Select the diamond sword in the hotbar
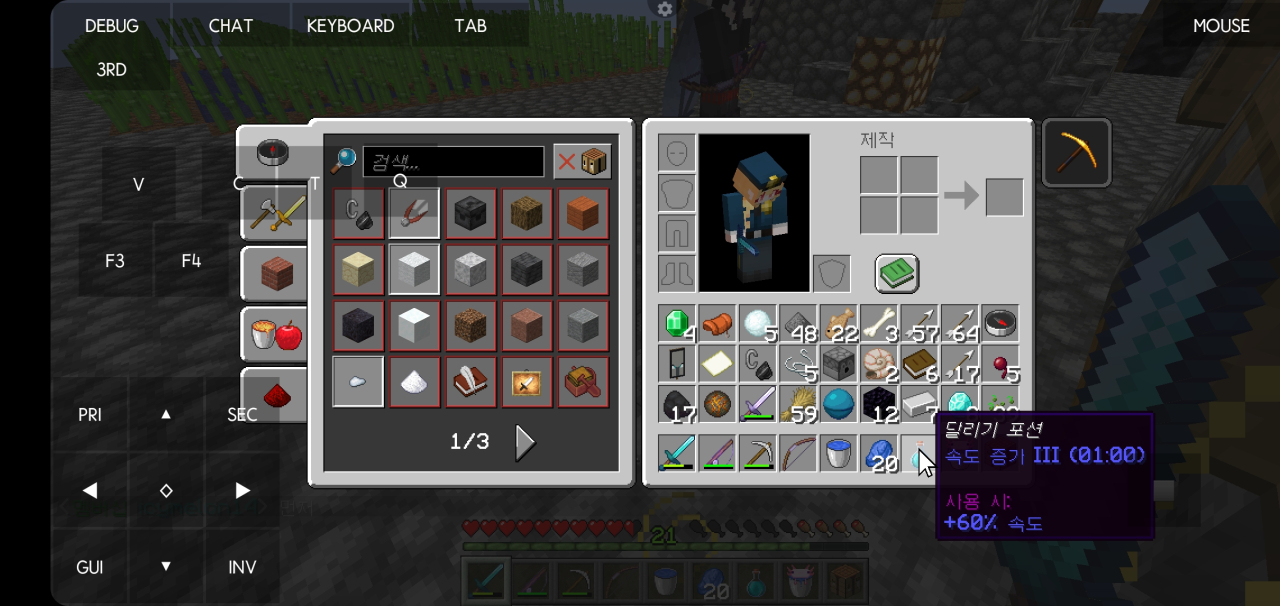The width and height of the screenshot is (1280, 606). coord(677,453)
